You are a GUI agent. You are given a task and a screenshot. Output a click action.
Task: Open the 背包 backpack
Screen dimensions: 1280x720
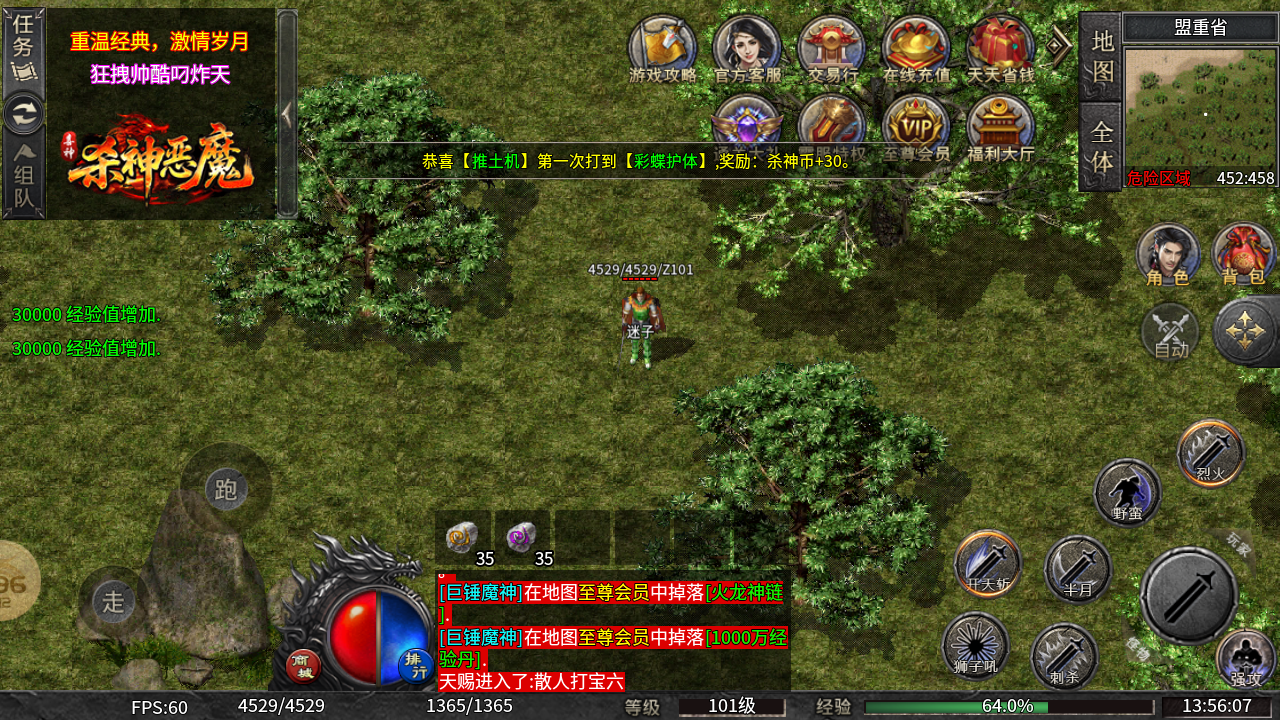[x=1243, y=254]
